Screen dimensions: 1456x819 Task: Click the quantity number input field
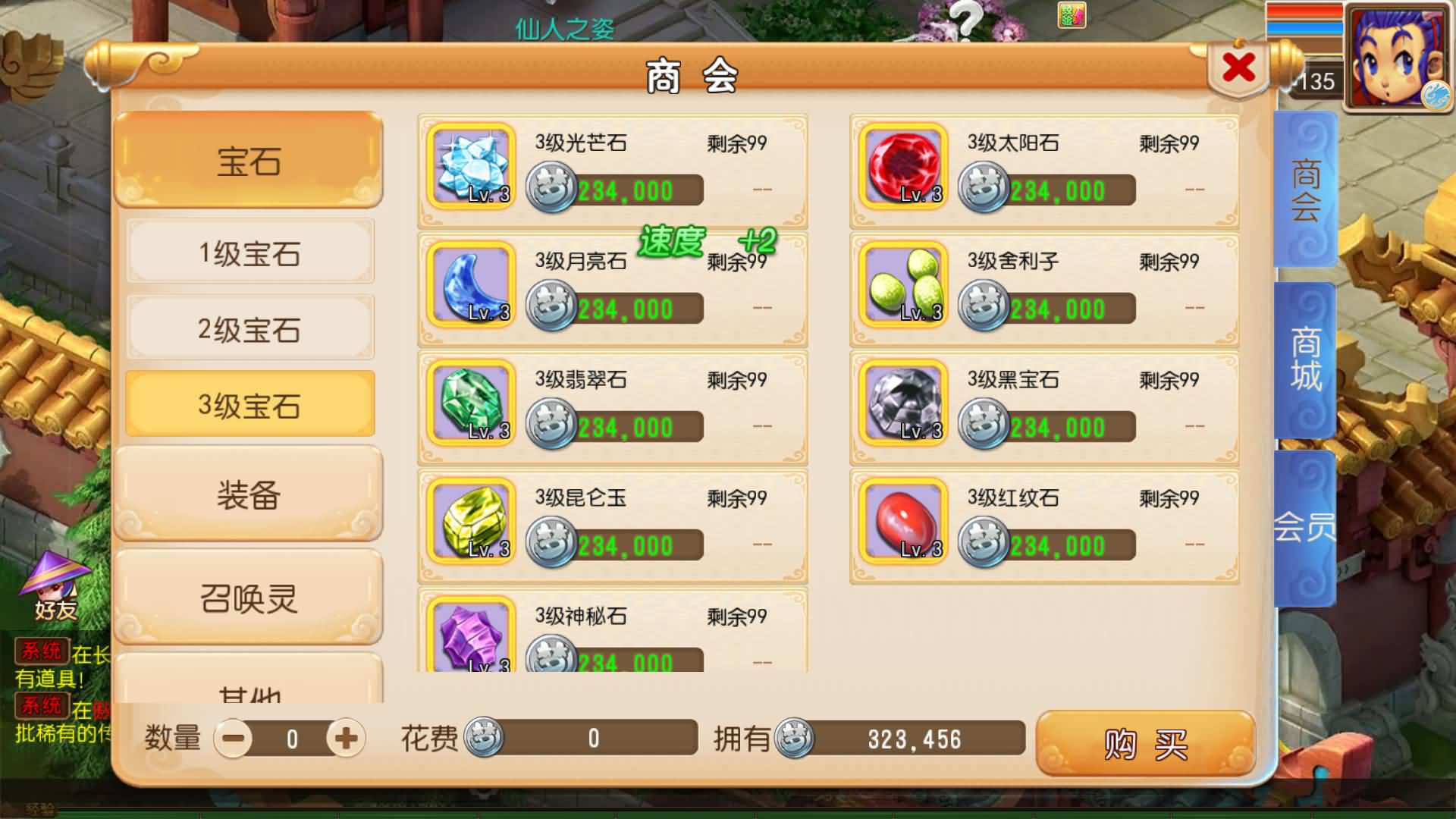(292, 736)
